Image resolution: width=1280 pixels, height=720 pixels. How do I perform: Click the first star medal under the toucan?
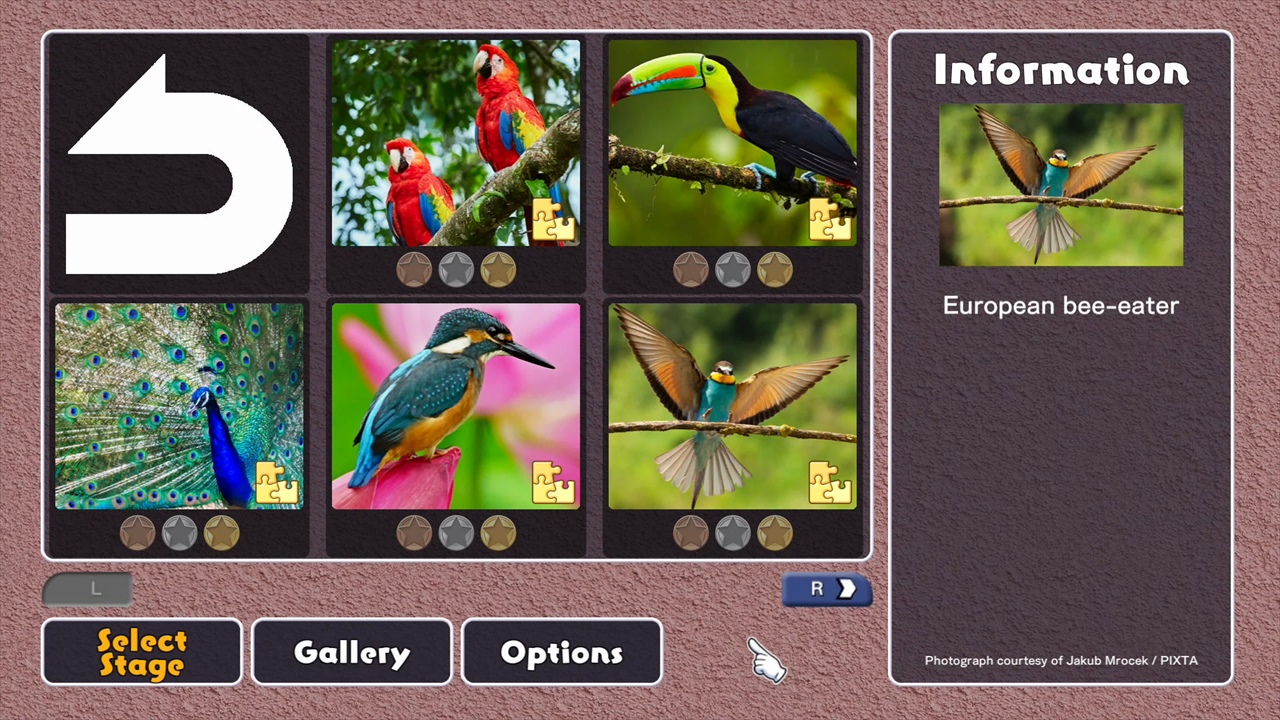(x=692, y=268)
